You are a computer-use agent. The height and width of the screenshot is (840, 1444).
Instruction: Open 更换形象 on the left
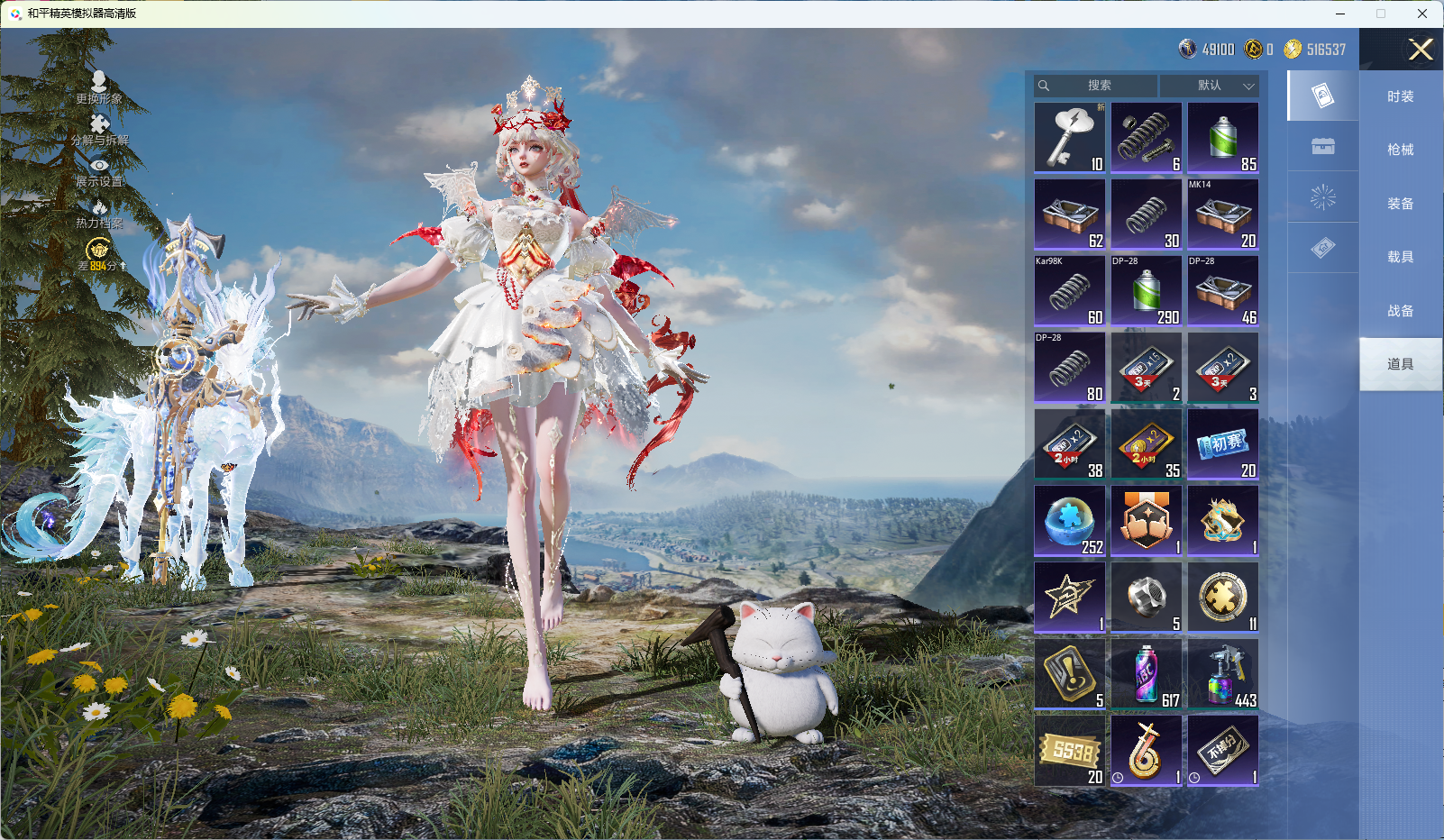(99, 88)
